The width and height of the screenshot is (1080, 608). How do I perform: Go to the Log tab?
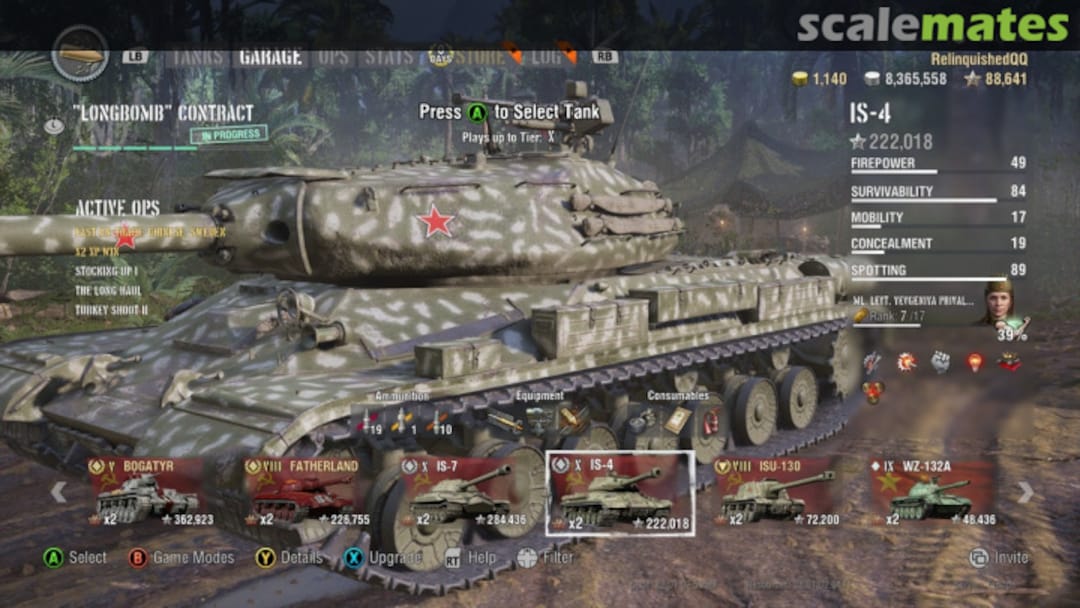pos(546,56)
